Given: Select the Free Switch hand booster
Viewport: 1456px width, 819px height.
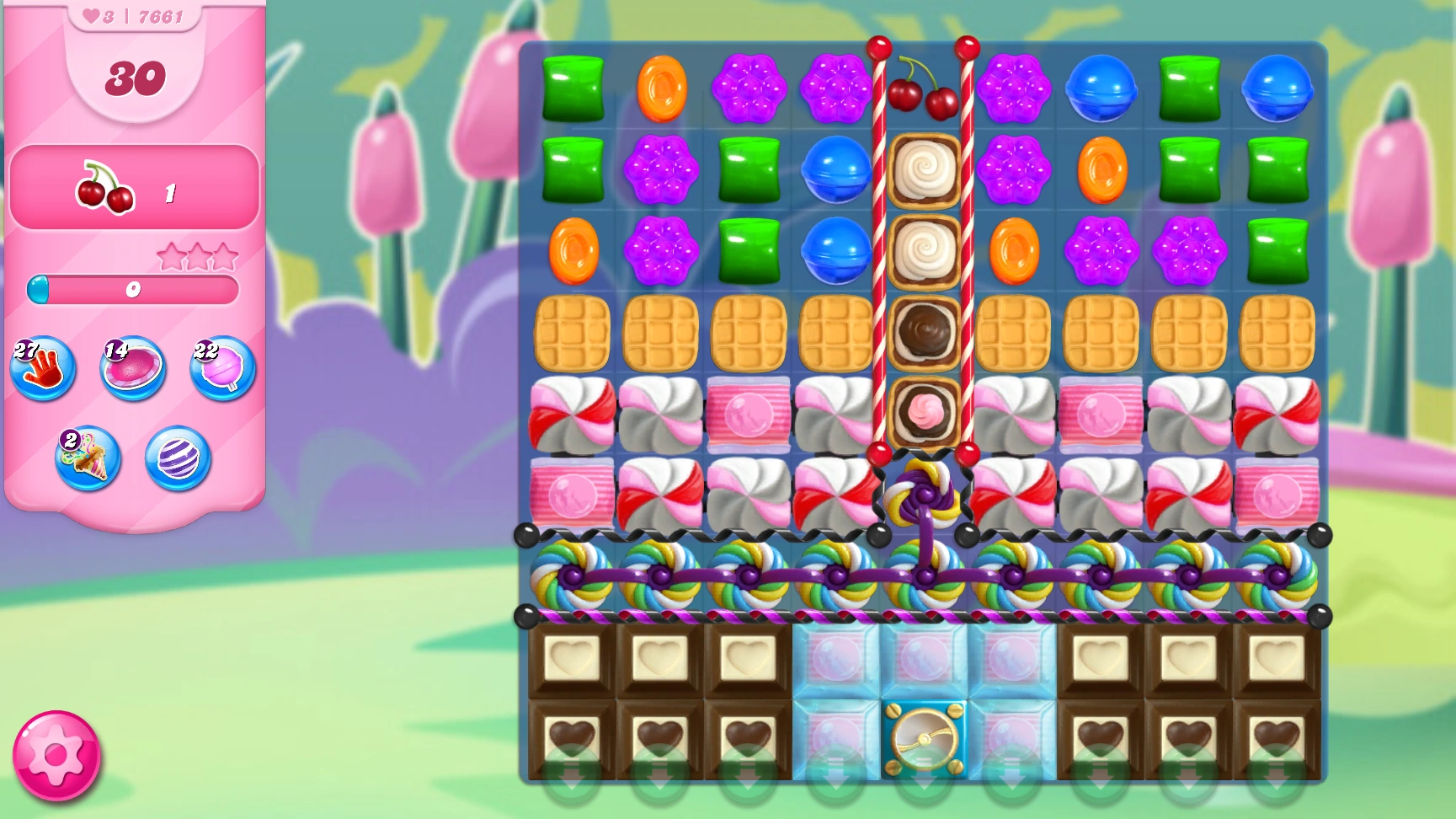Looking at the screenshot, I should pos(42,367).
